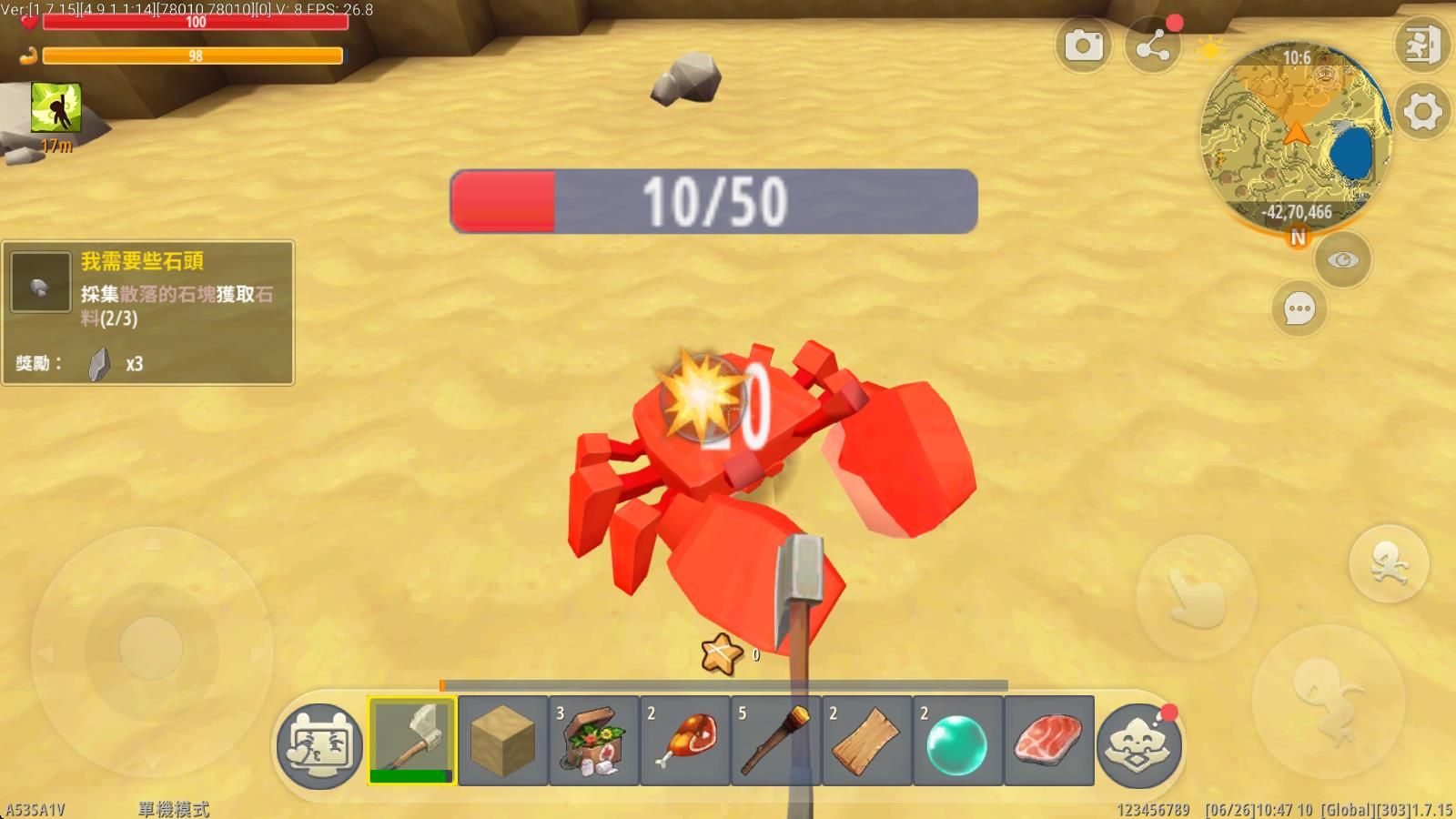Screen dimensions: 1456x819
Task: Select the sand block hotbar slot
Action: tap(503, 740)
